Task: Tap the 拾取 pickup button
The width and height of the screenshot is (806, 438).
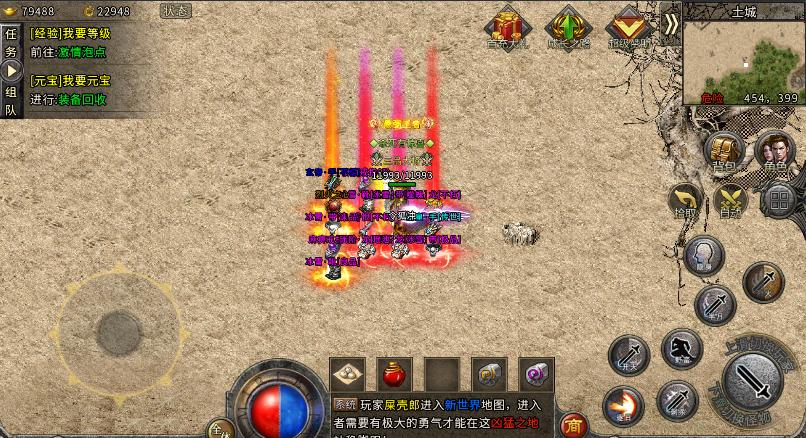Action: [x=687, y=200]
